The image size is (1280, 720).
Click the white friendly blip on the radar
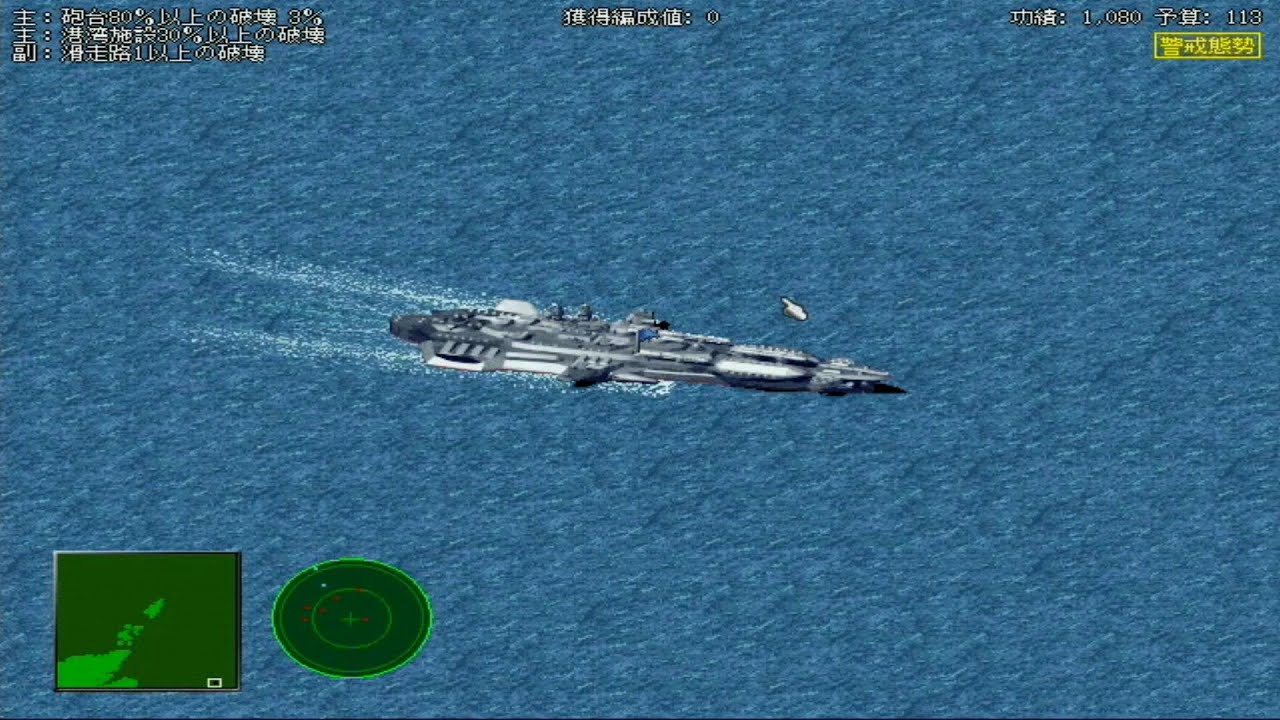click(x=323, y=585)
